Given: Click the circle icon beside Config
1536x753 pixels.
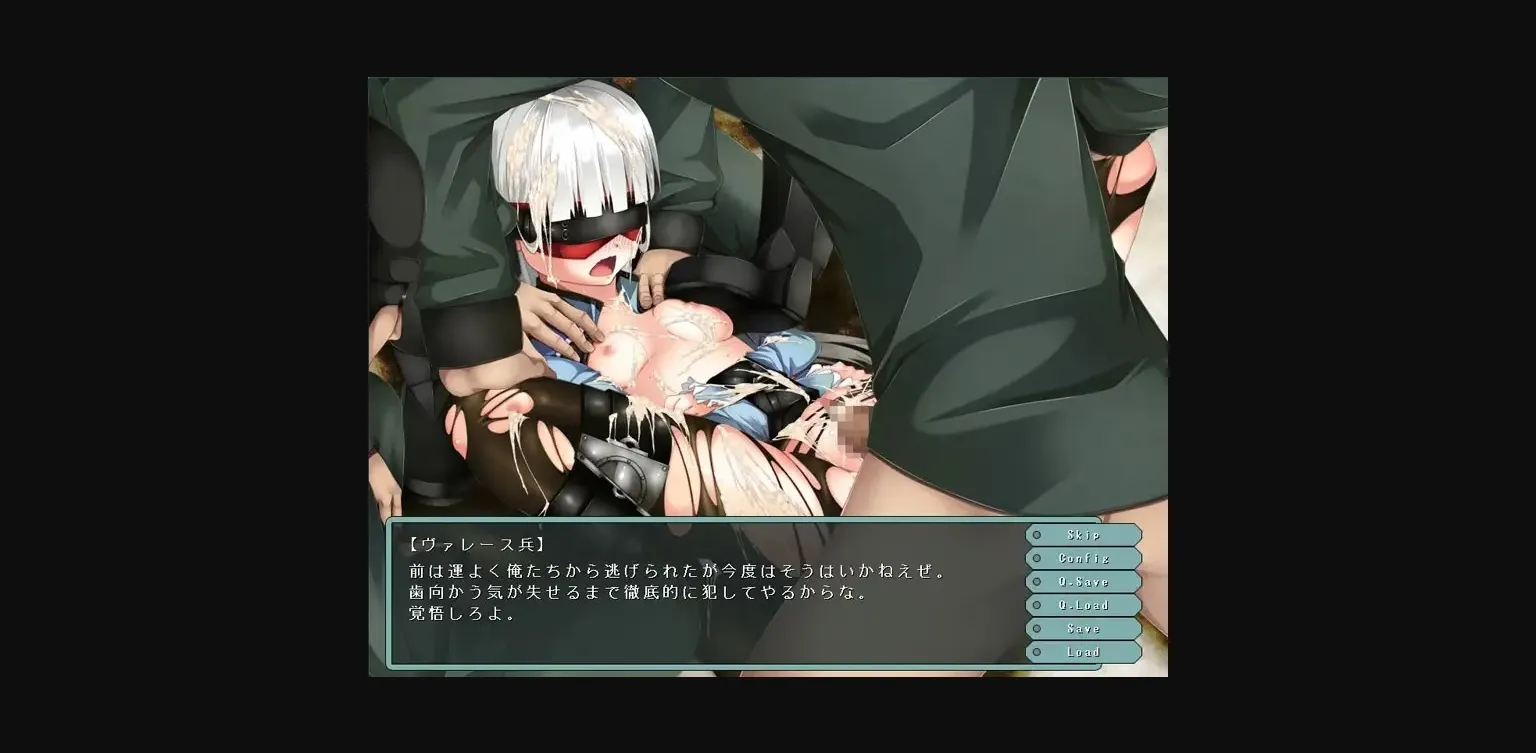Looking at the screenshot, I should click(1035, 558).
